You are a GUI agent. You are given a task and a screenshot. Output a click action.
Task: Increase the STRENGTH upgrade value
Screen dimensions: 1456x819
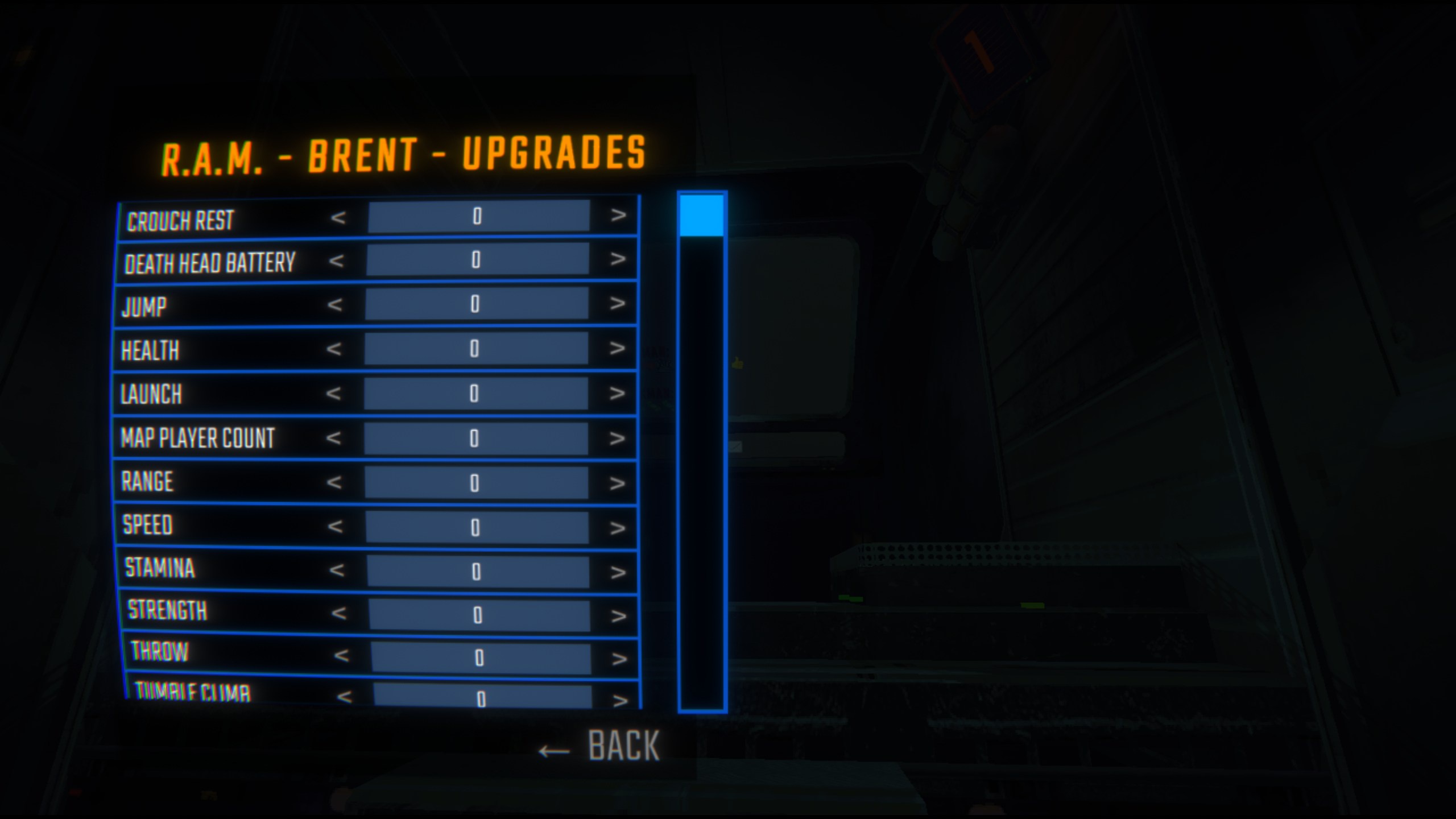click(x=617, y=610)
